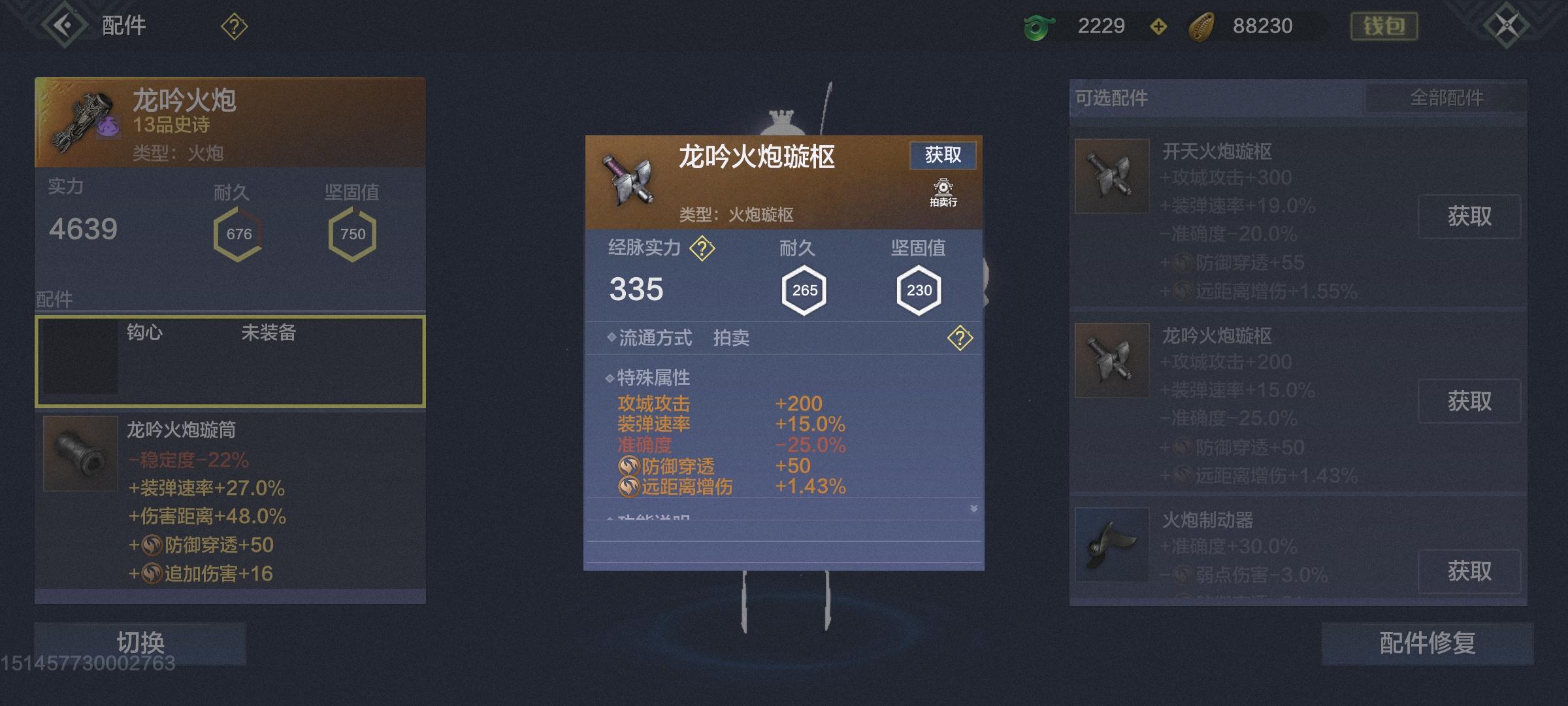Click the 配件修复 button
Image resolution: width=1568 pixels, height=706 pixels.
coord(1424,643)
